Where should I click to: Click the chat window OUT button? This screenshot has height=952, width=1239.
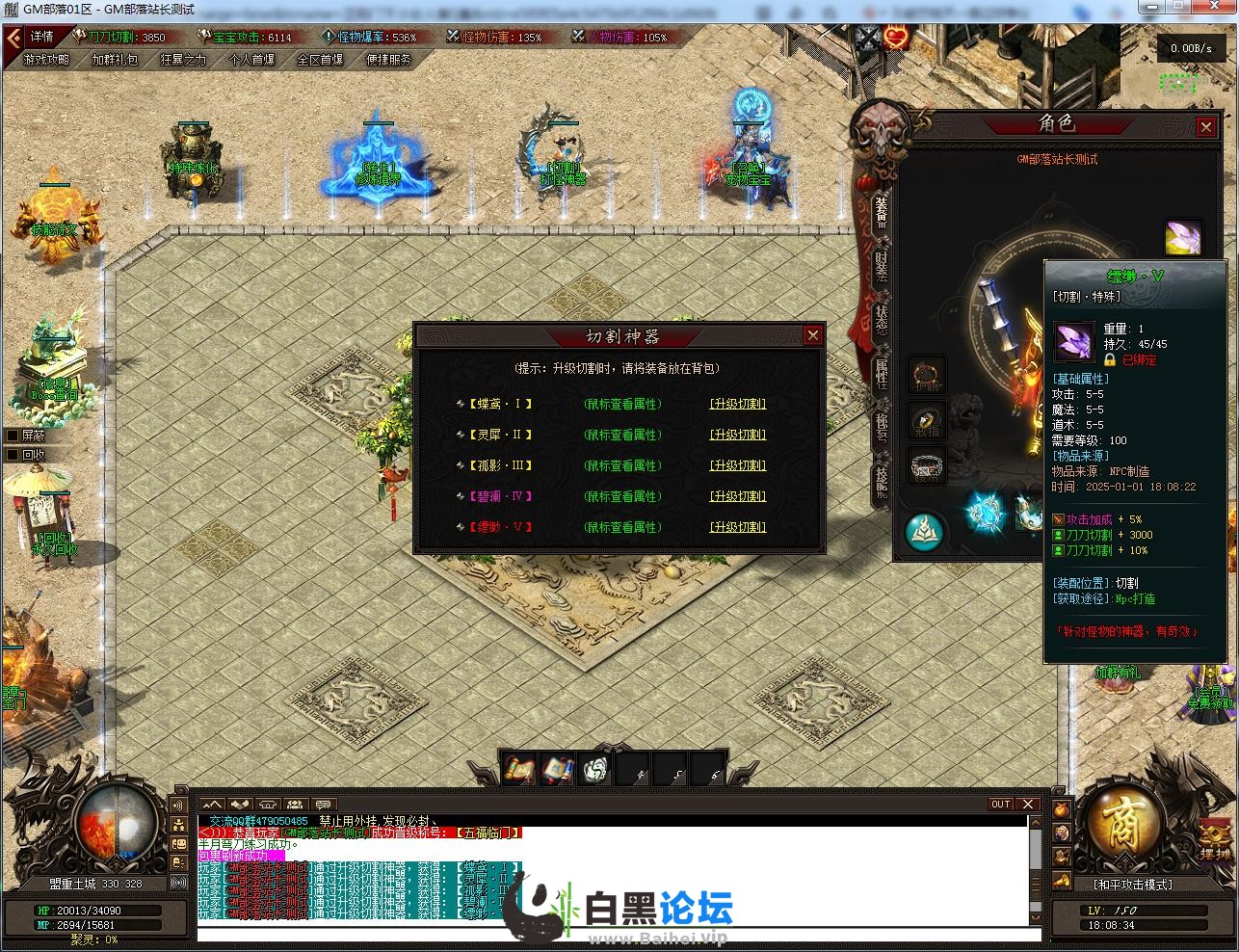tap(1001, 805)
